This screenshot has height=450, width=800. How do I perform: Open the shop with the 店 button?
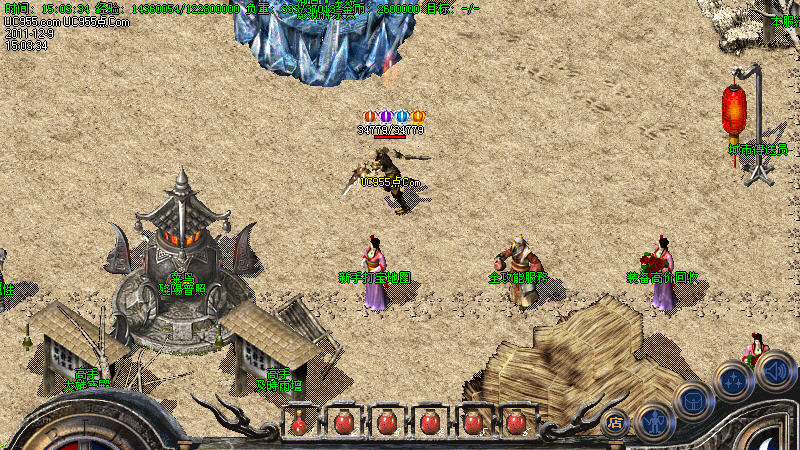click(615, 421)
